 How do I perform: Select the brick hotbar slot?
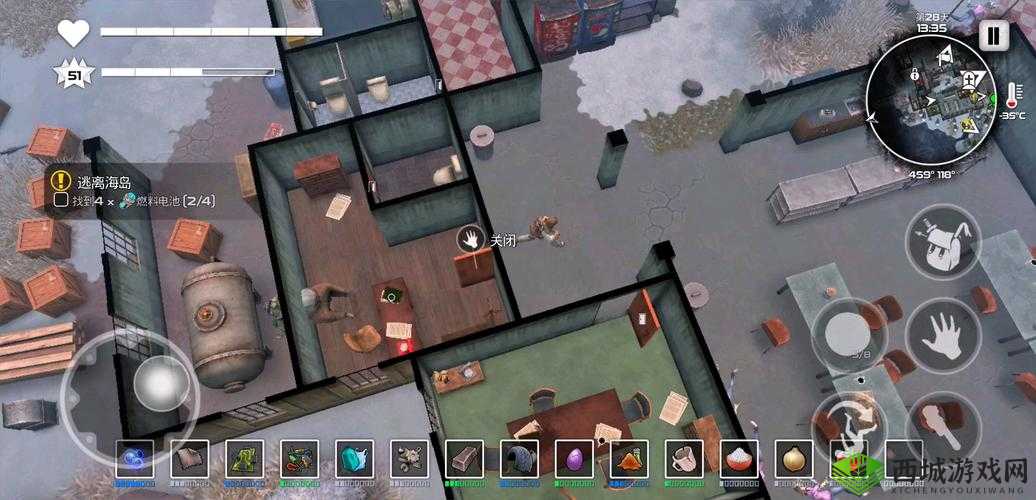pos(464,459)
